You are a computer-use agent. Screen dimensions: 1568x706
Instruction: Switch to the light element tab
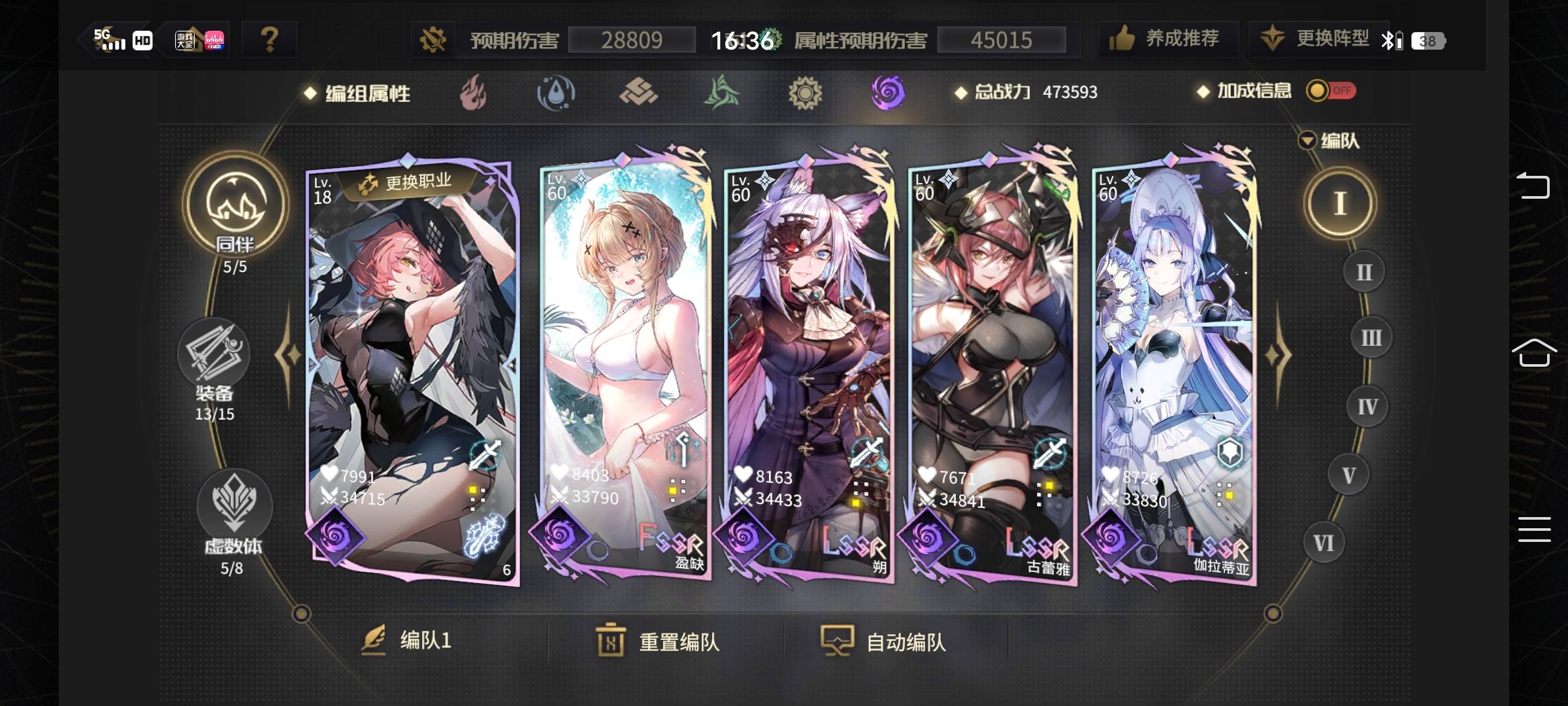[x=805, y=93]
